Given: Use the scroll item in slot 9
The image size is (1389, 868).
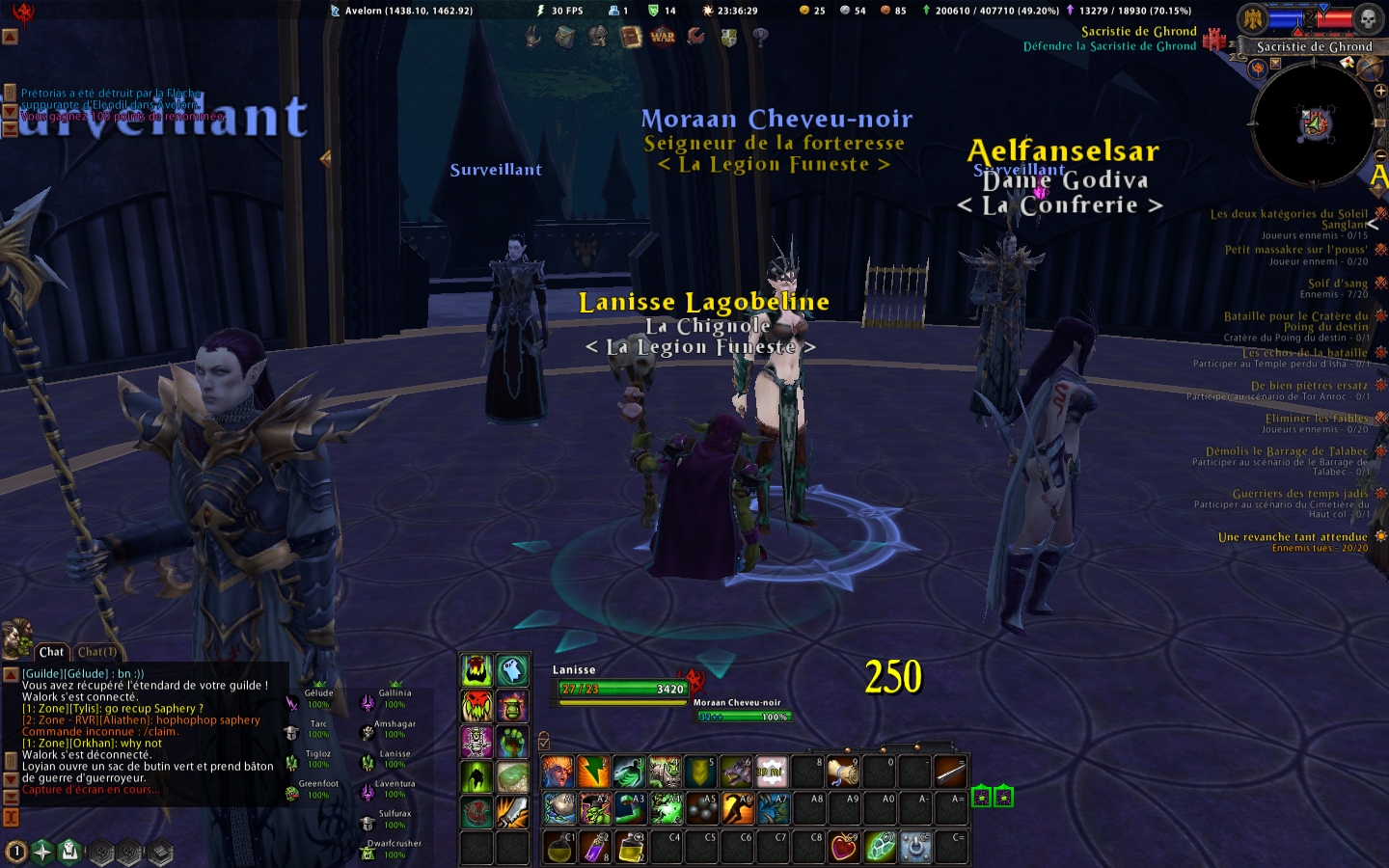Looking at the screenshot, I should click(843, 772).
